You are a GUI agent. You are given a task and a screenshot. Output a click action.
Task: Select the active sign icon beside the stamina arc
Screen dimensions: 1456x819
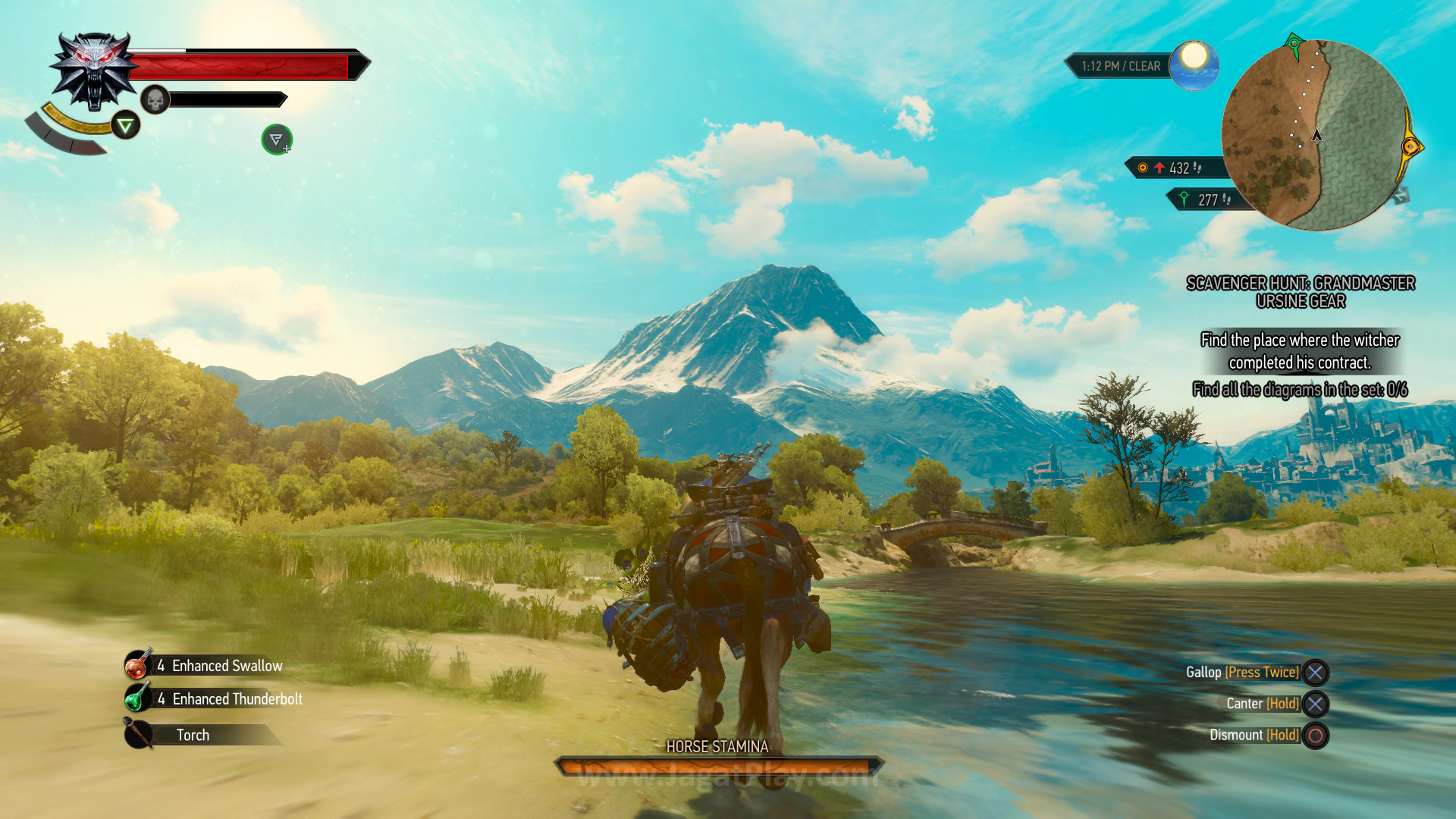pos(126,125)
